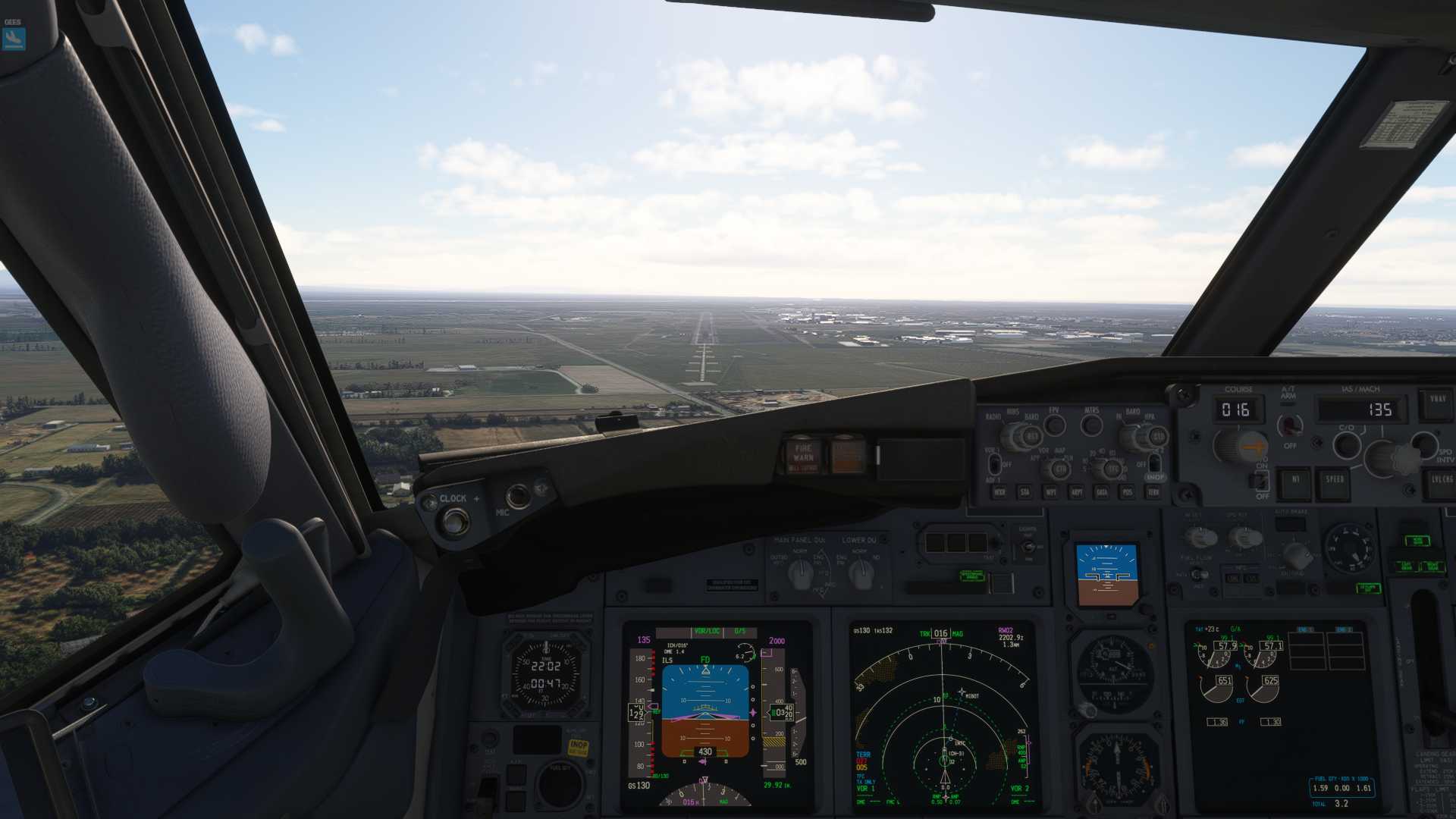Click the GEES overlay icon
The height and width of the screenshot is (819, 1456).
click(14, 38)
